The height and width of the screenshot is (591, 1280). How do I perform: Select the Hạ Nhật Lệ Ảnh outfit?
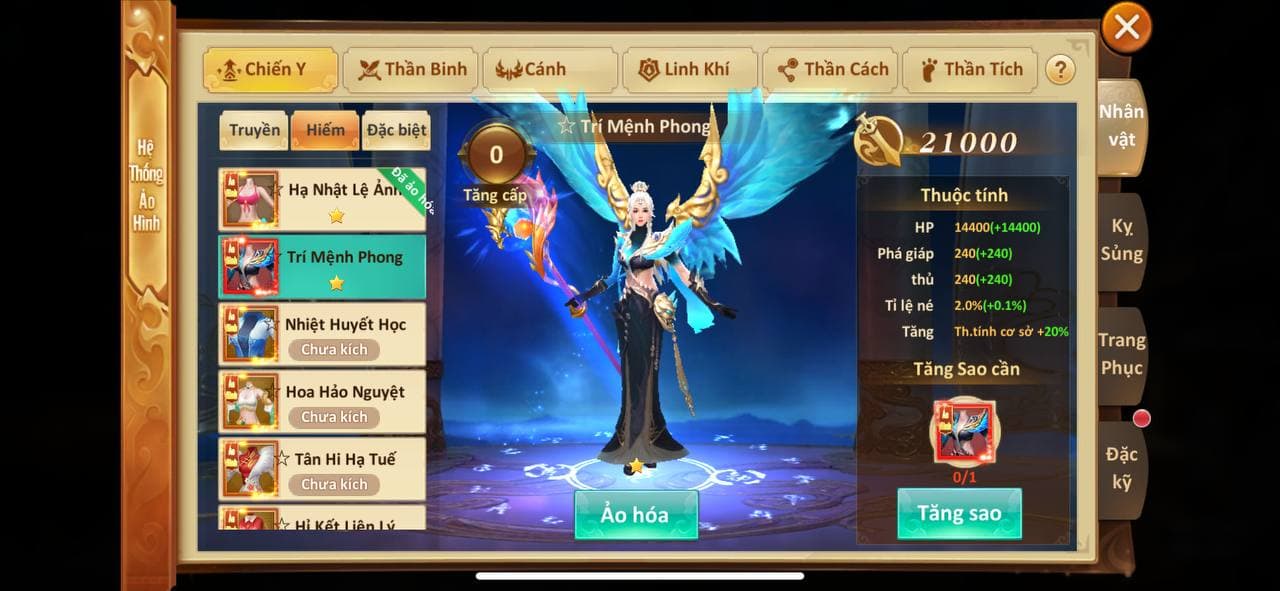pos(322,199)
